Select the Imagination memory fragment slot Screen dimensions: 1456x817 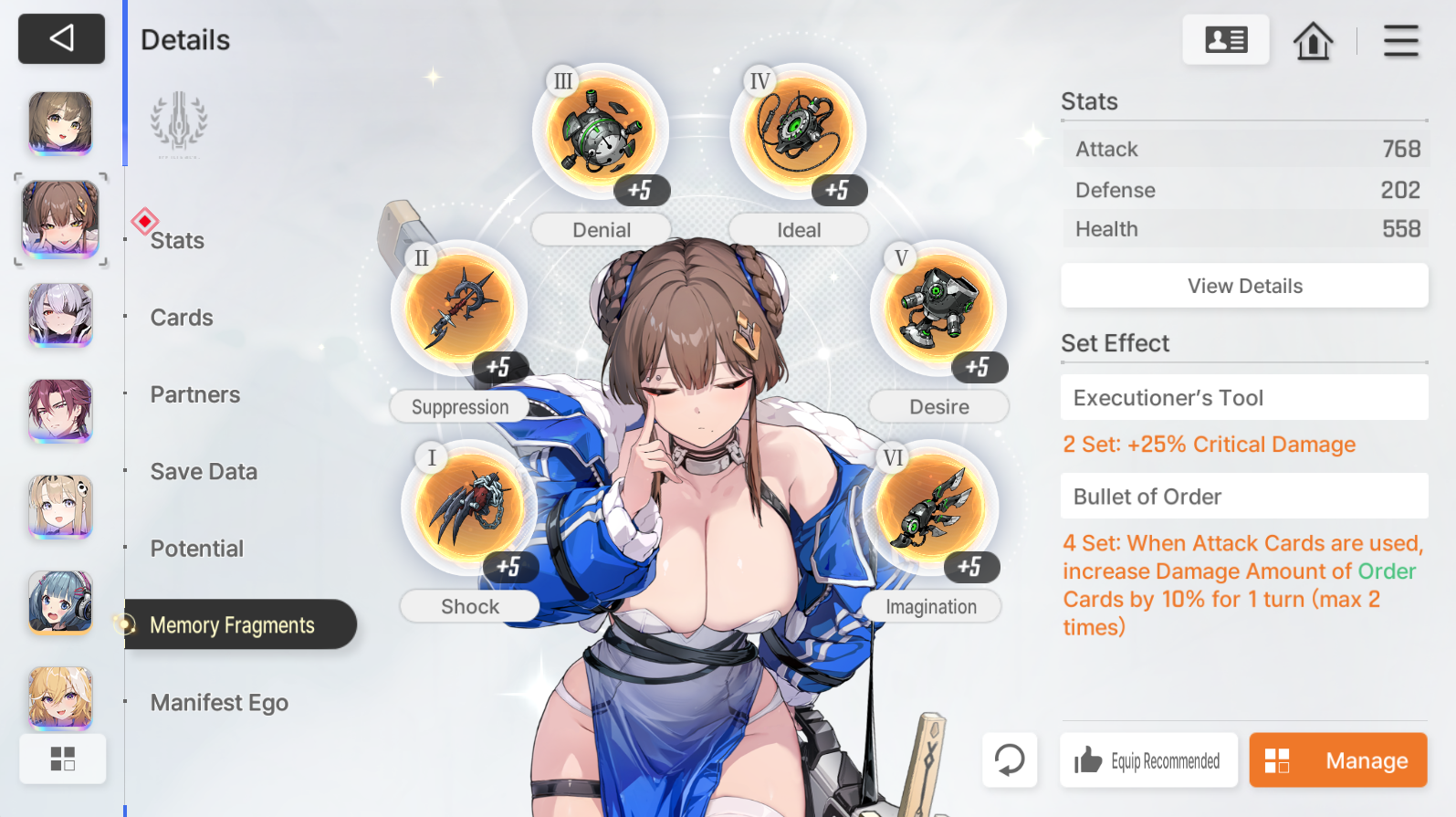[x=929, y=508]
